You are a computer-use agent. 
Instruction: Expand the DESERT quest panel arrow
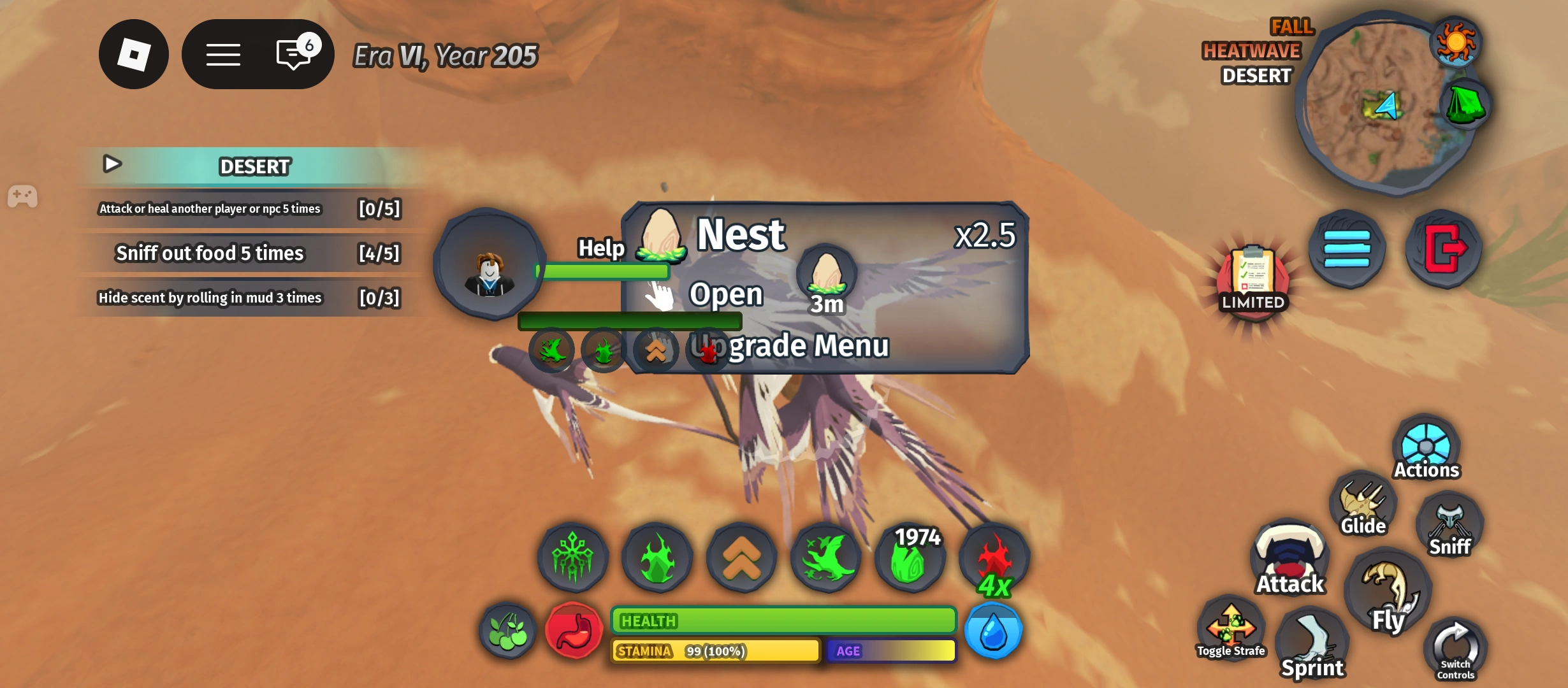113,164
